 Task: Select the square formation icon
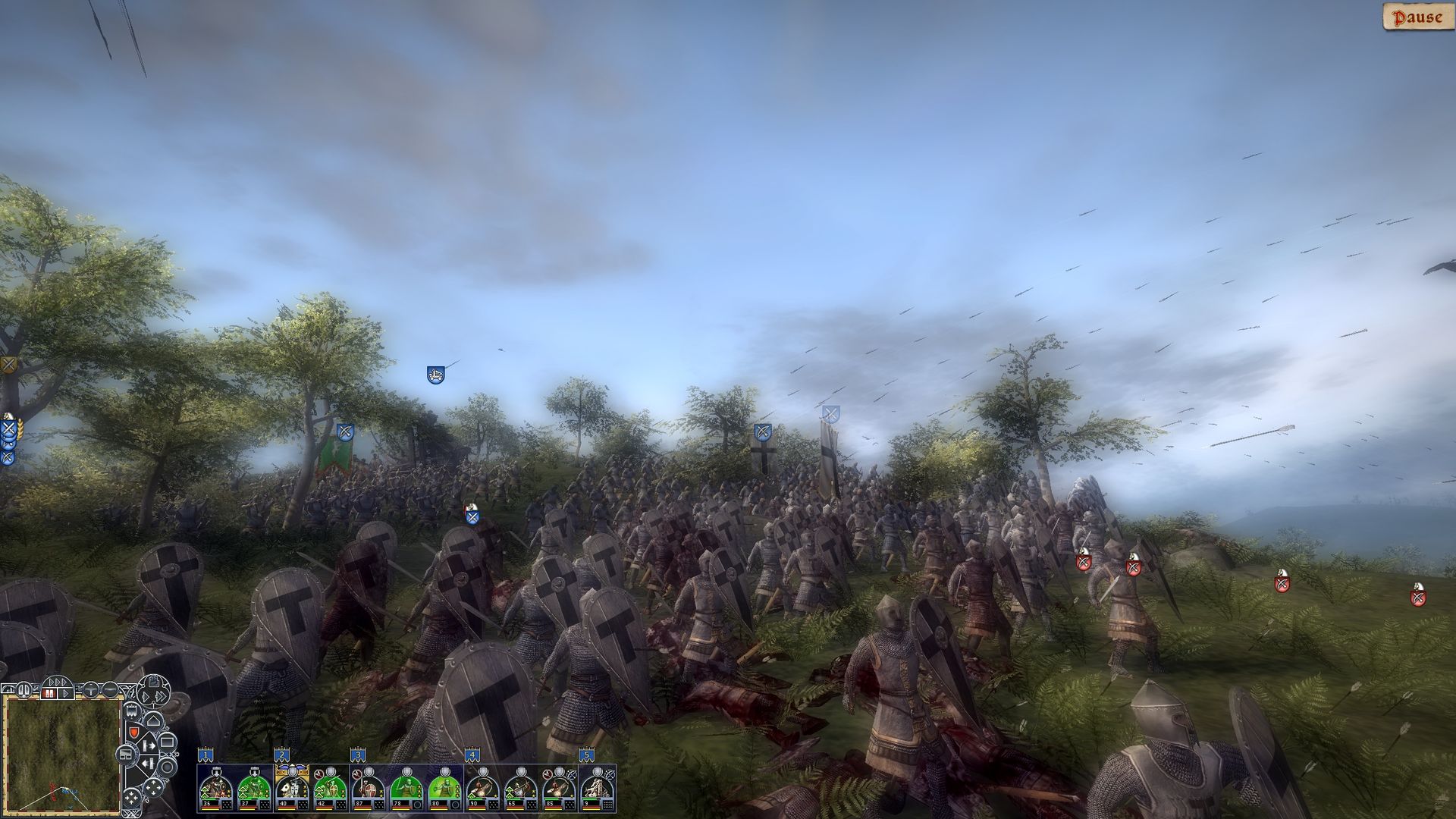[167, 742]
